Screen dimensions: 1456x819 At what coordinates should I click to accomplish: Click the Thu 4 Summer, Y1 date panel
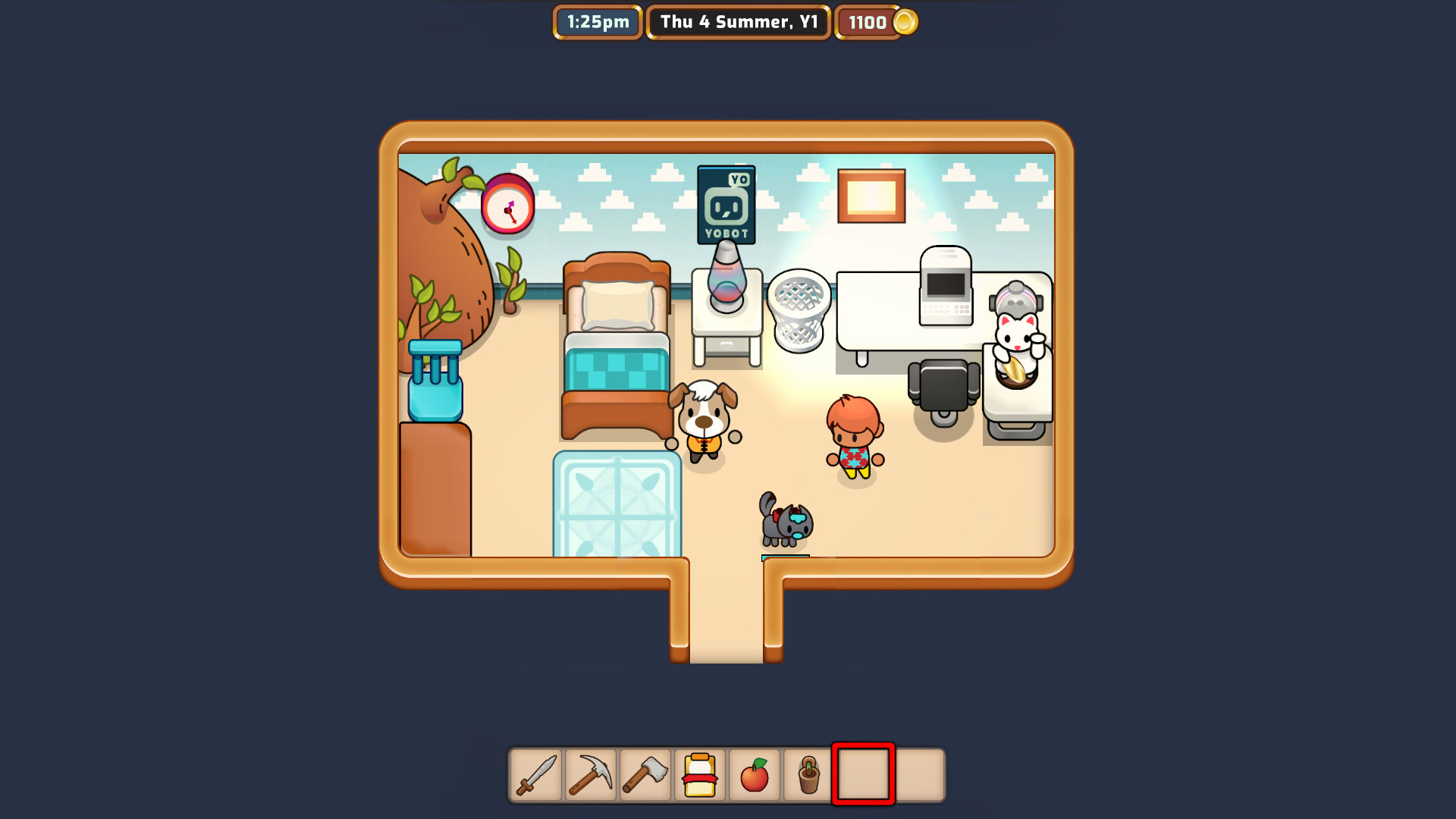click(x=737, y=22)
